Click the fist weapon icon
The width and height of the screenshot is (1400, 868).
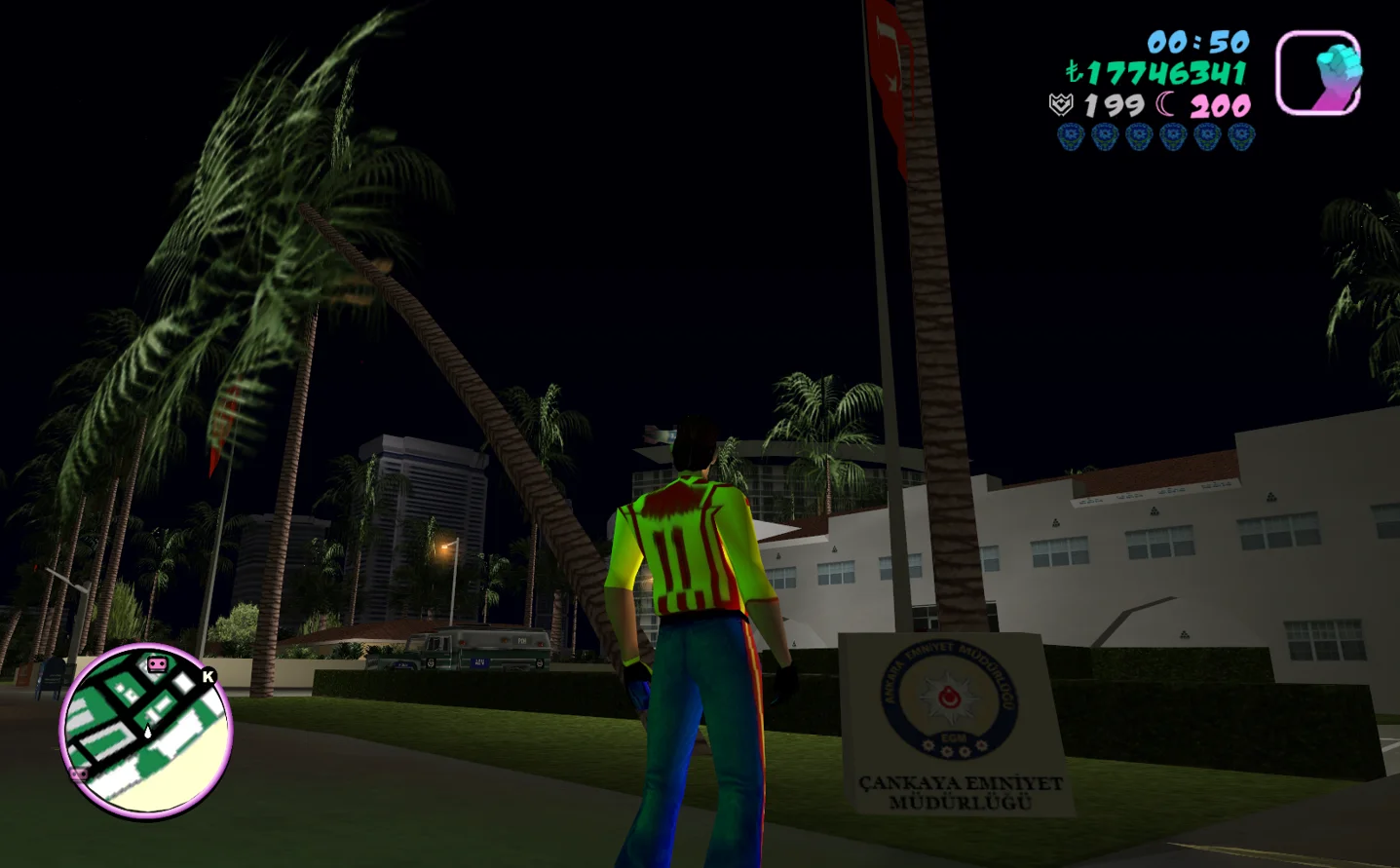pos(1318,72)
